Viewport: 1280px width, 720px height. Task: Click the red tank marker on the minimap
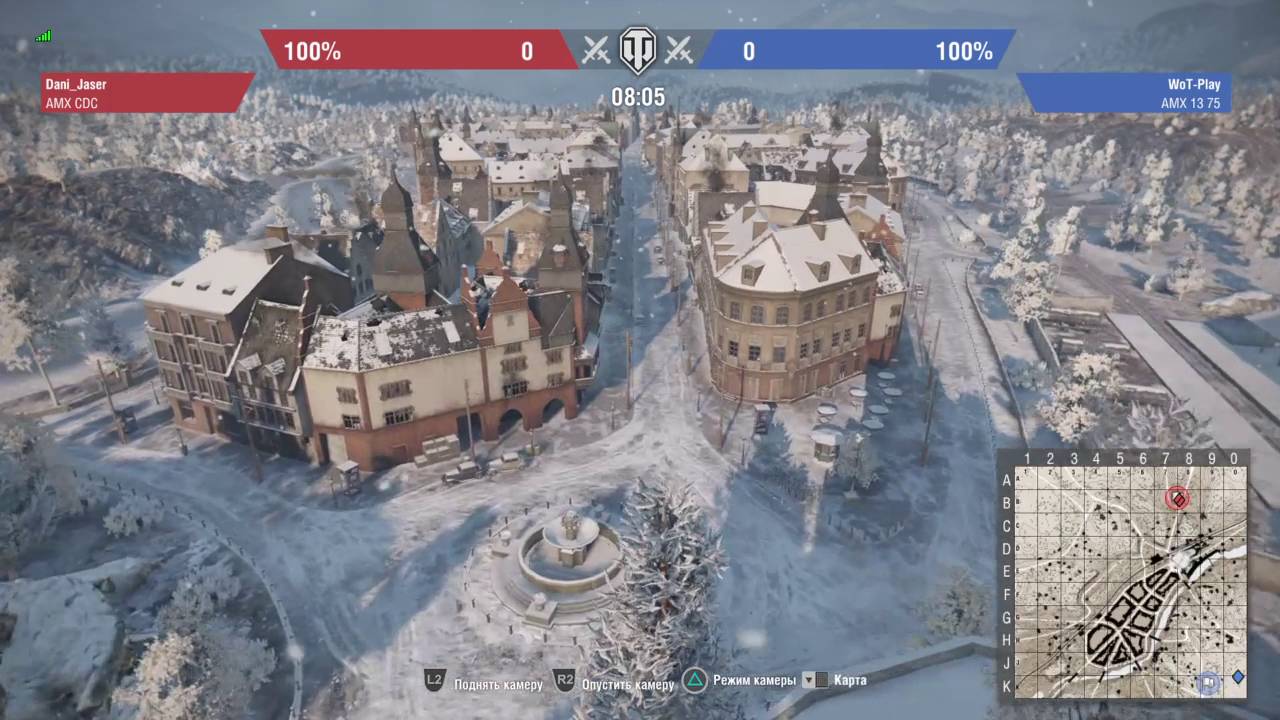1178,497
